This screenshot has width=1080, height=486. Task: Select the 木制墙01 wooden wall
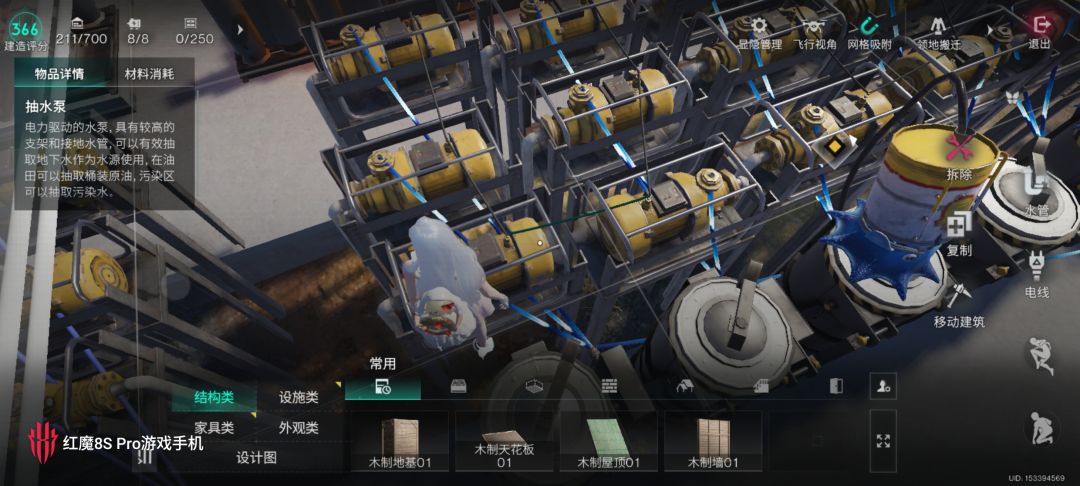(714, 441)
